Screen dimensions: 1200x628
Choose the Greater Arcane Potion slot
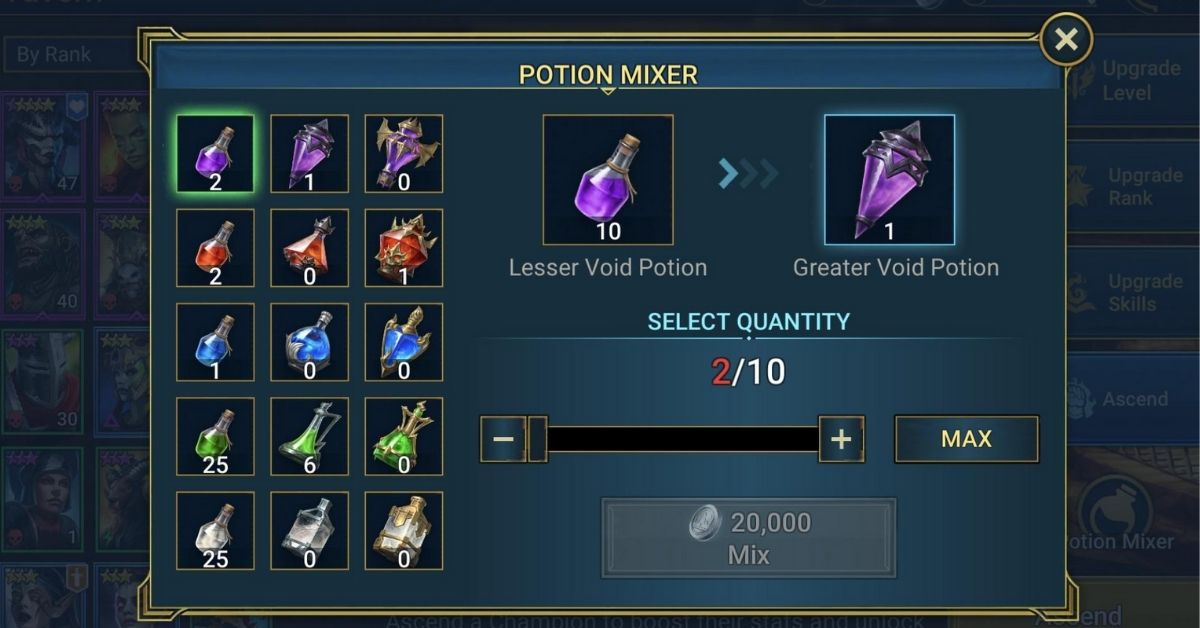(x=309, y=530)
